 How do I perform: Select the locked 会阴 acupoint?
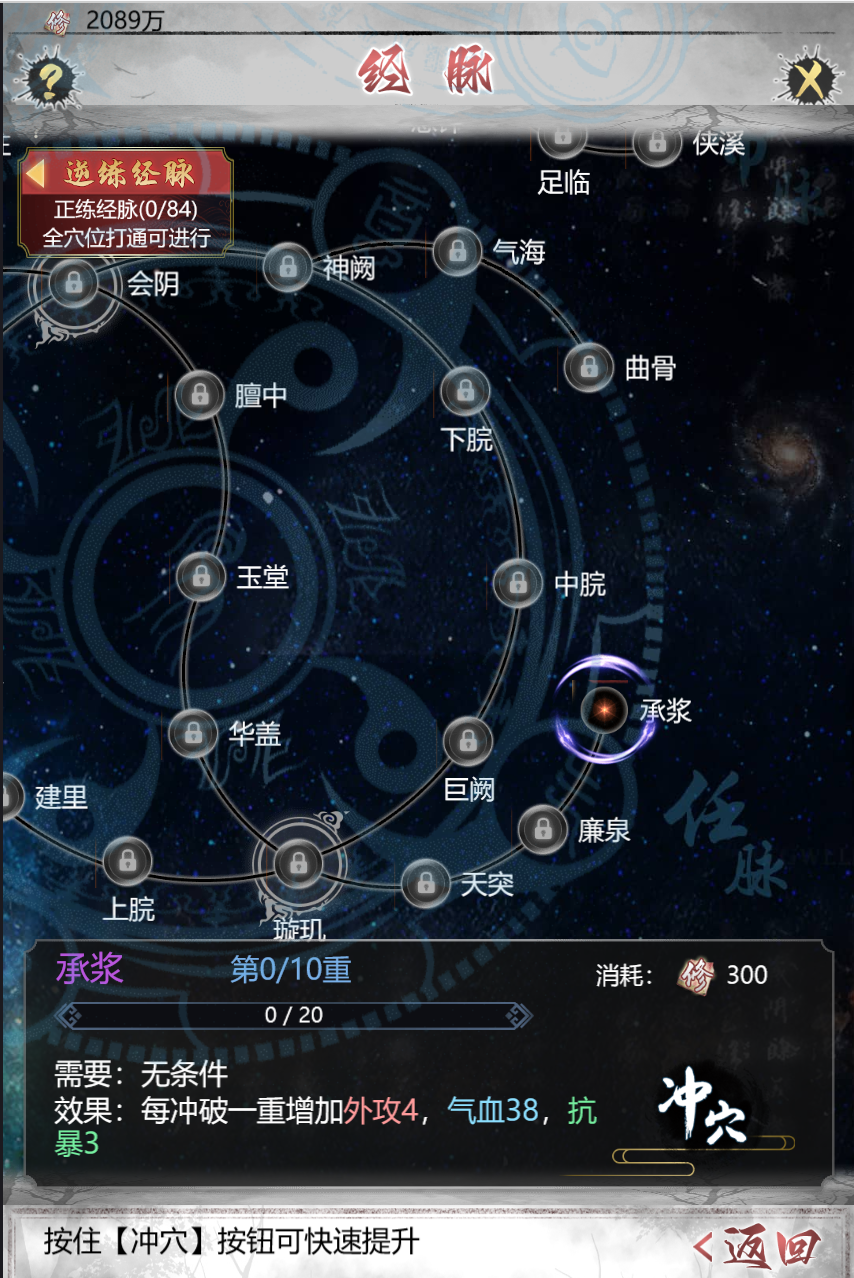coord(73,283)
